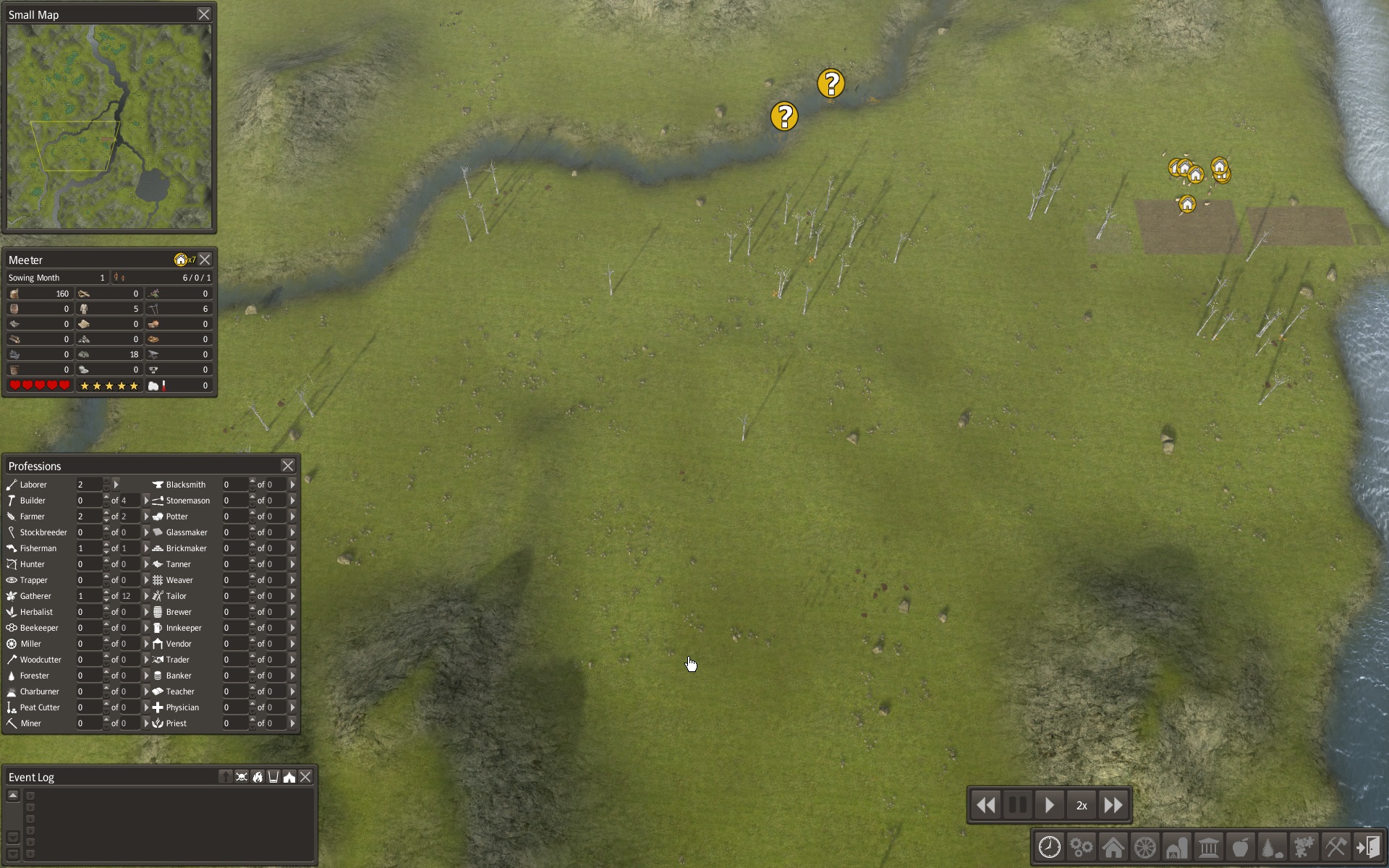Increase speed with the fast-forward button
The image size is (1389, 868).
coord(1113,805)
